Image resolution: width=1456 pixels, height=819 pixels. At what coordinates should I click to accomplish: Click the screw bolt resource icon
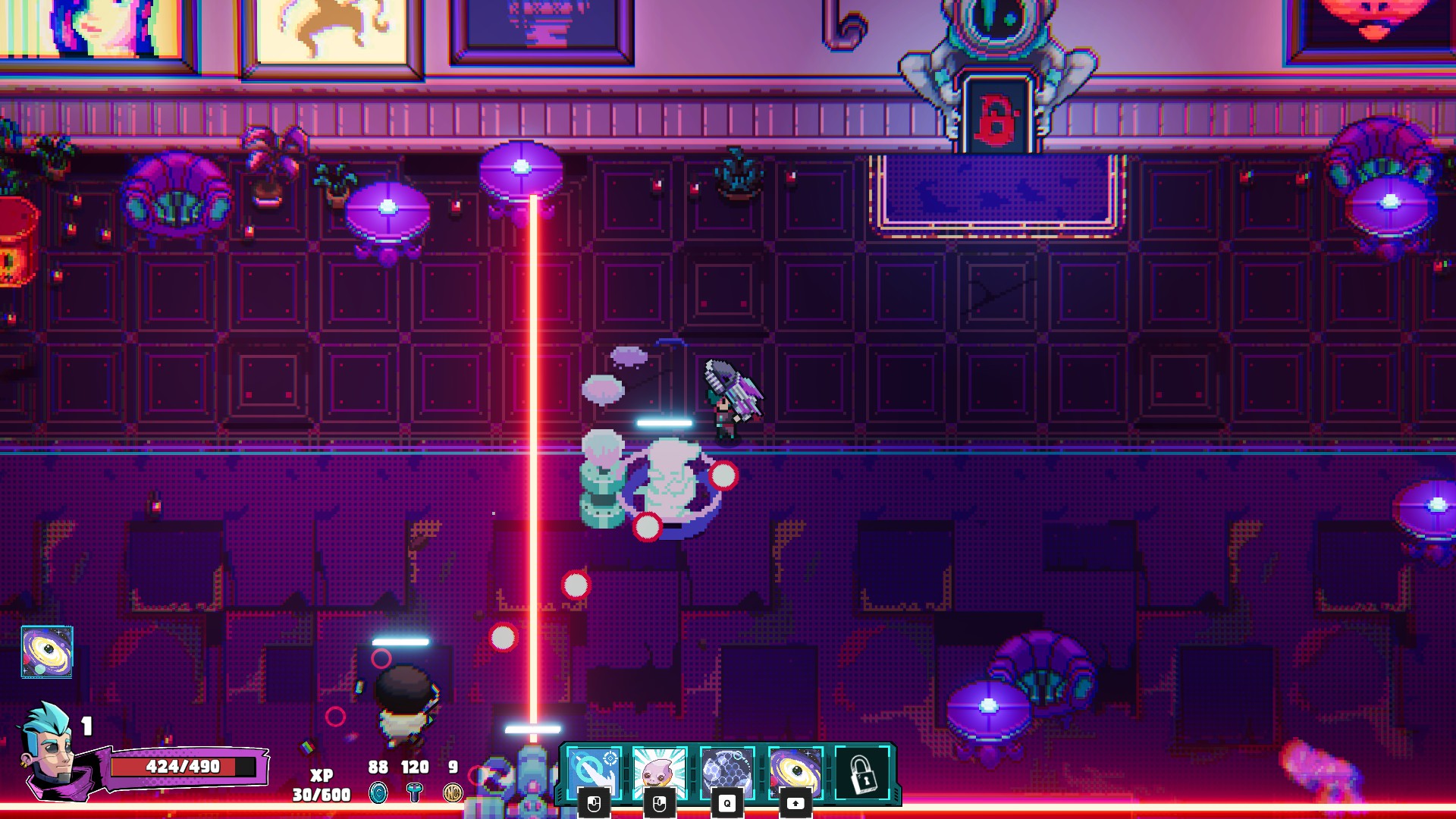(x=414, y=793)
